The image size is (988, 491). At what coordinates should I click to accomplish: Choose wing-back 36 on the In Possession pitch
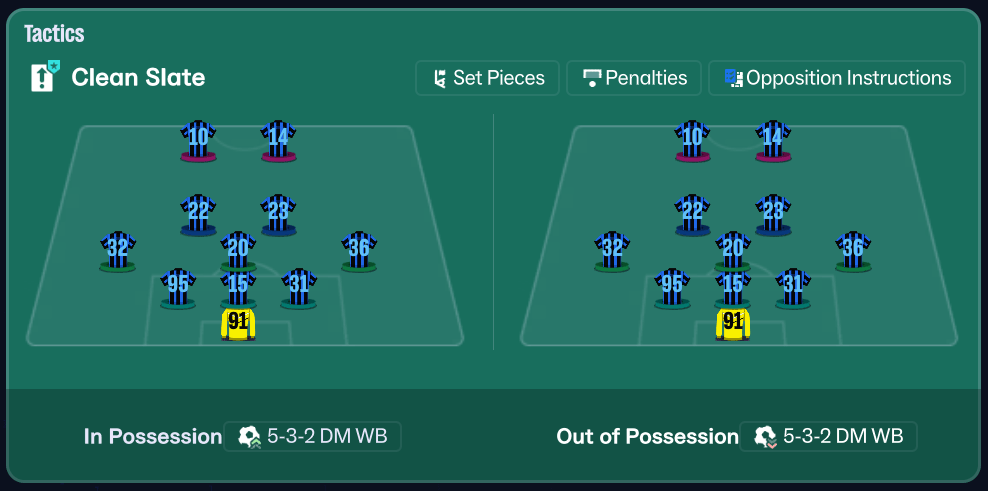pyautogui.click(x=359, y=249)
